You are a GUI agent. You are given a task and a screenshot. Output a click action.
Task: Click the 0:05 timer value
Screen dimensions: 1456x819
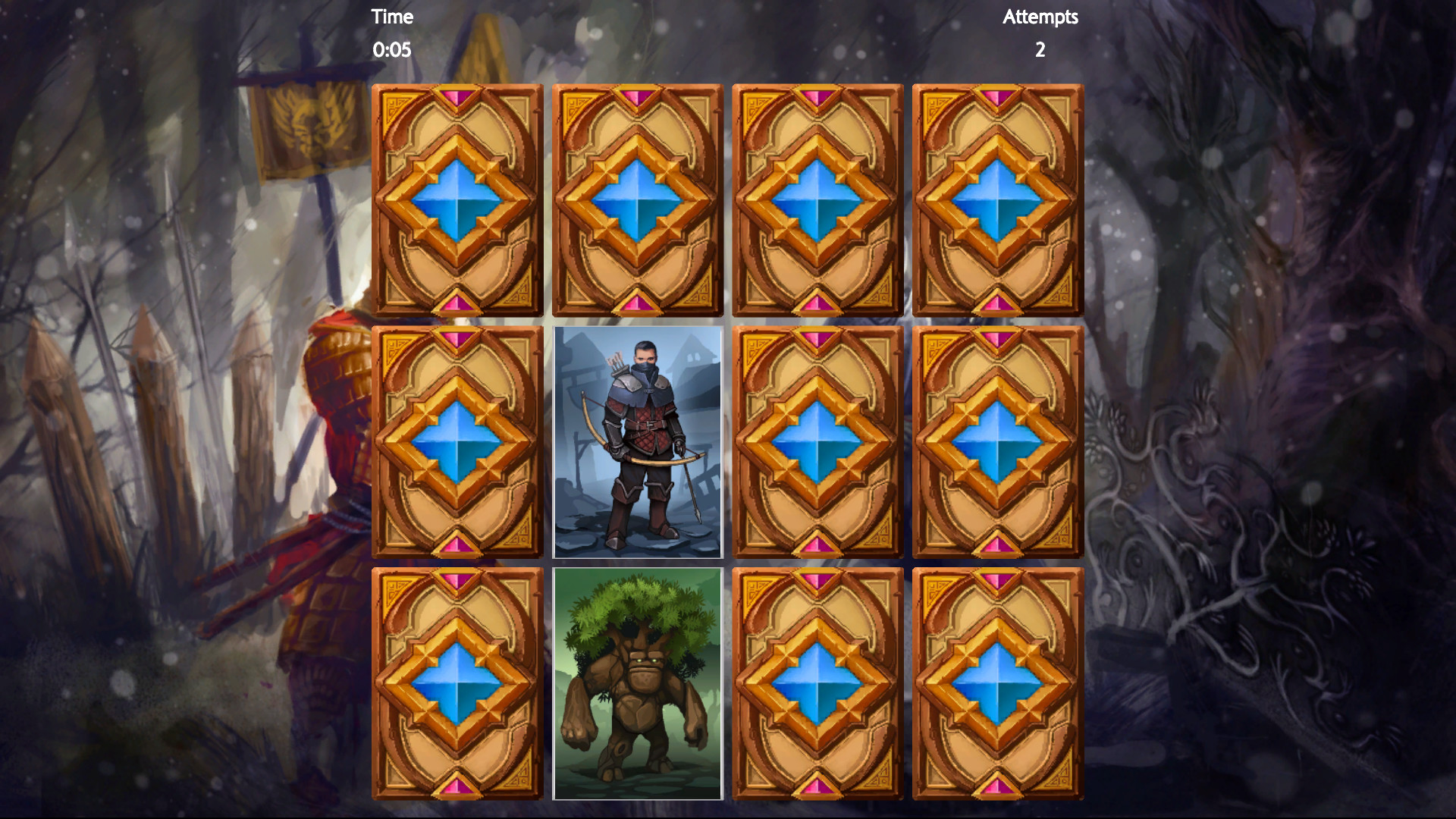[391, 50]
